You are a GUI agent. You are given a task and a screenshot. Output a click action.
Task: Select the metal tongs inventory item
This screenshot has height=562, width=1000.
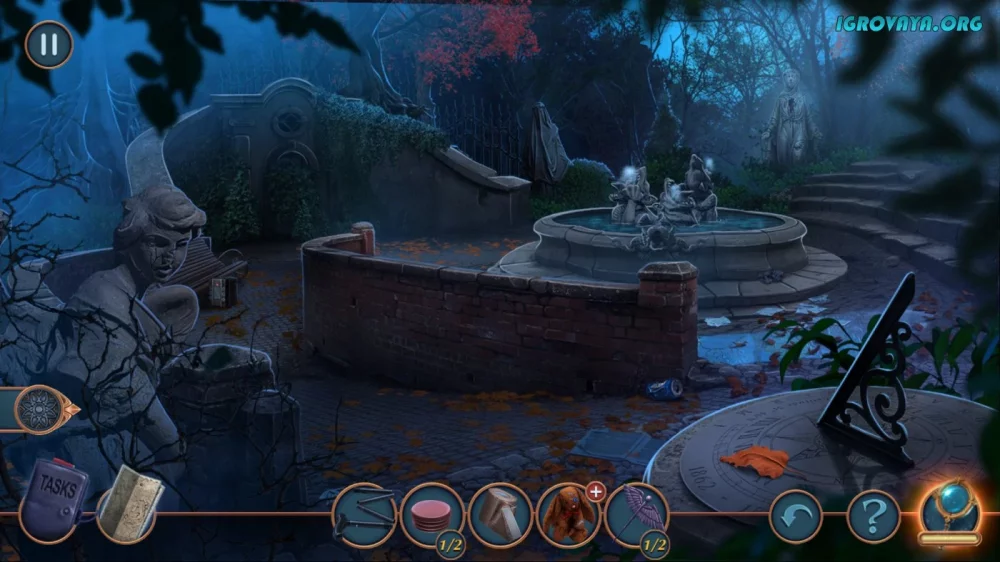(x=364, y=515)
